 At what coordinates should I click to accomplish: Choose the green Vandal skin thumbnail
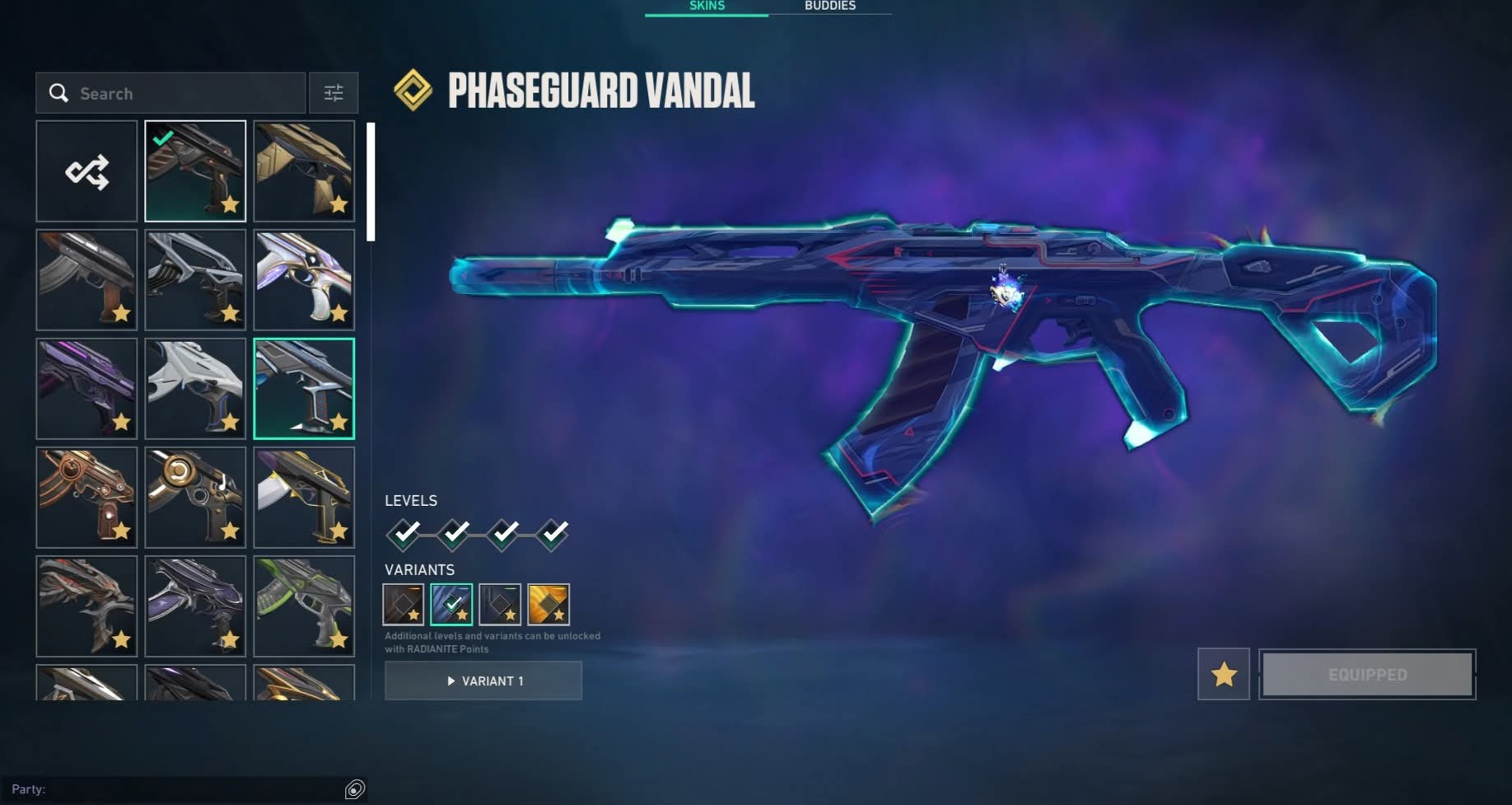pos(304,606)
